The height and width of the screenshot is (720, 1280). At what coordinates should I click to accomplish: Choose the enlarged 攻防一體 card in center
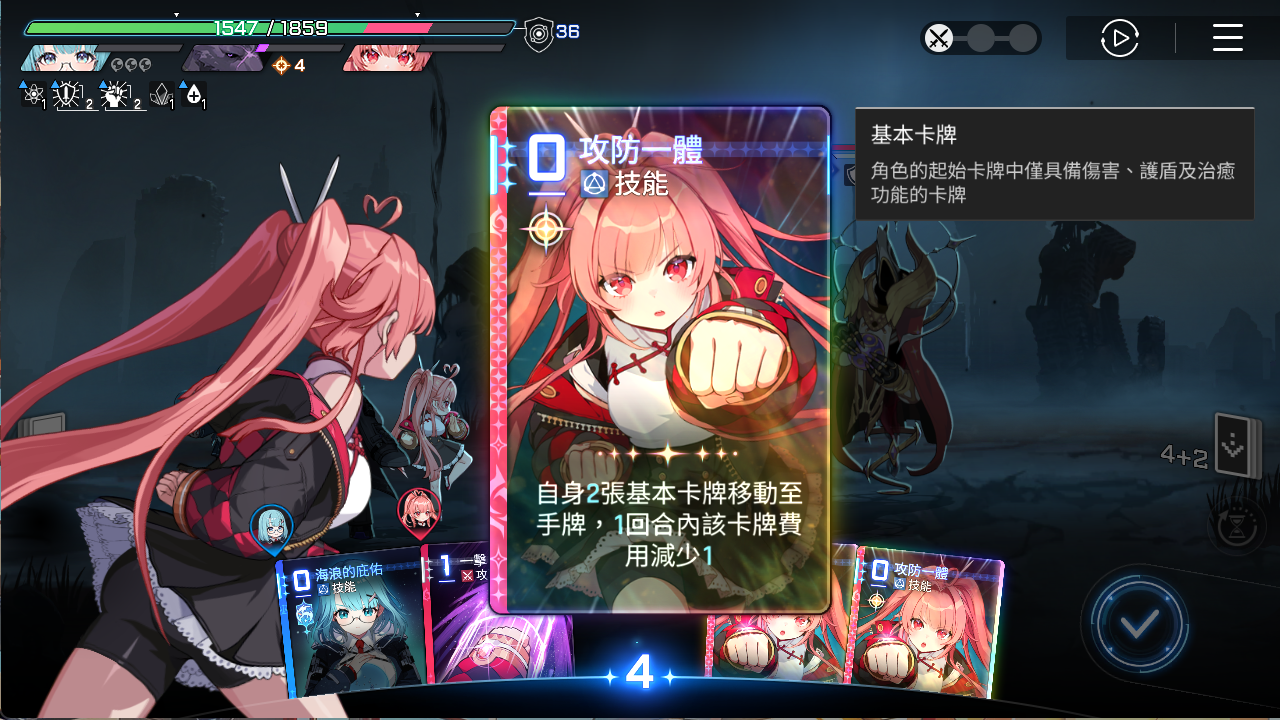(660, 360)
